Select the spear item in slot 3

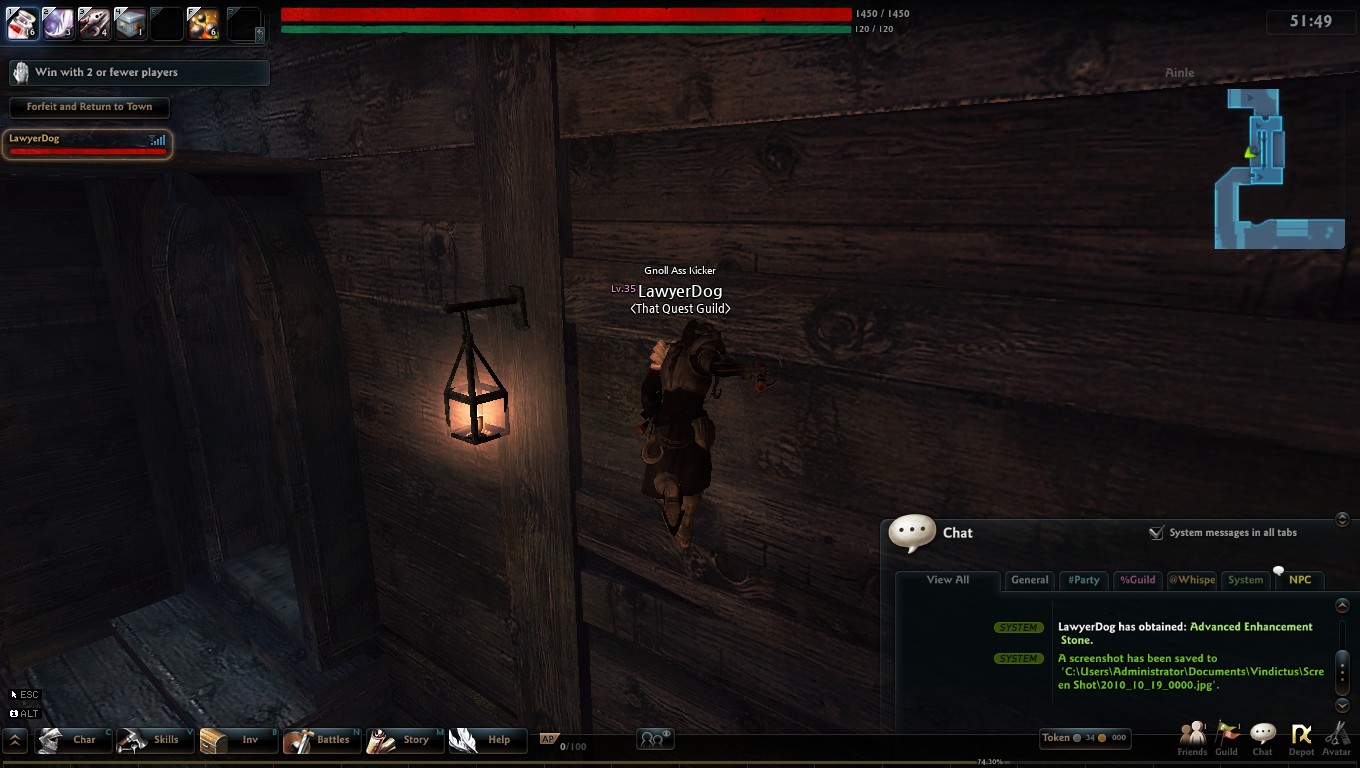coord(94,23)
